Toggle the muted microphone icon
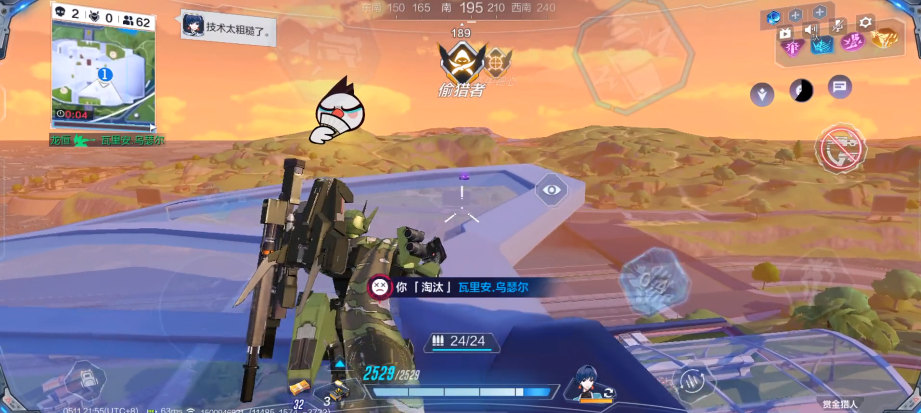Screen dimensions: 921x413 [837, 24]
